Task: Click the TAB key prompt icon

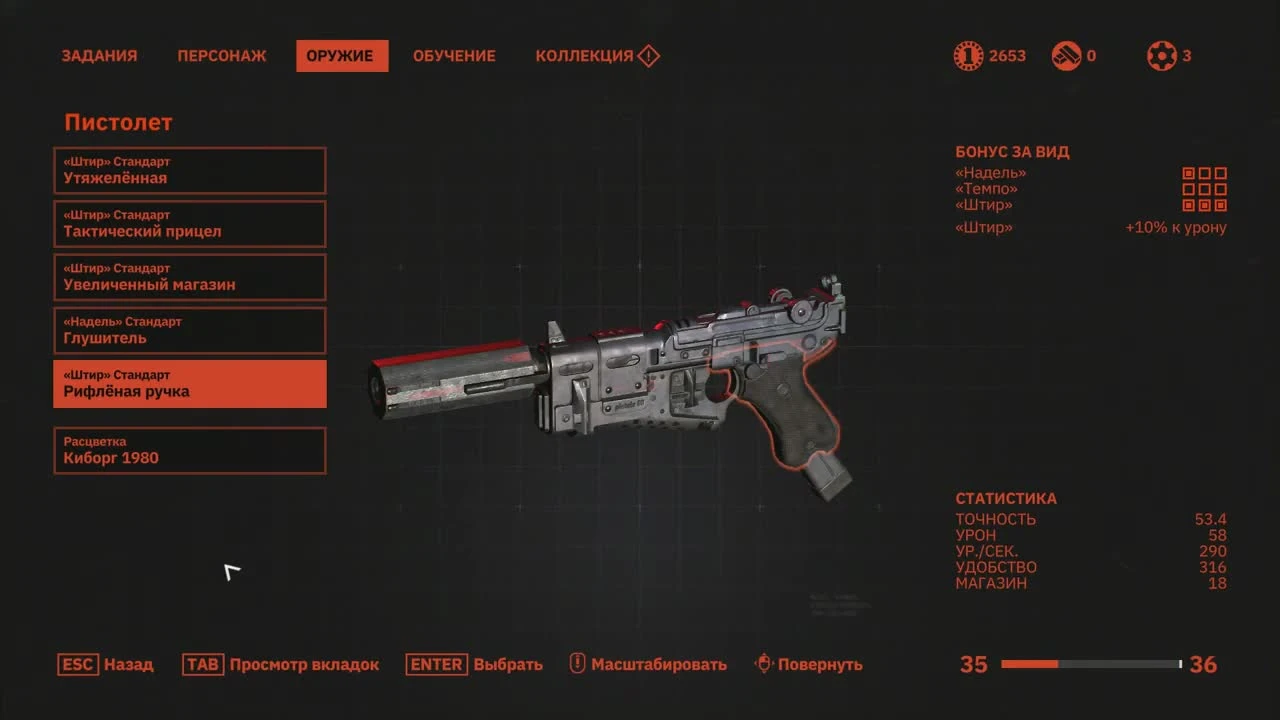Action: (203, 663)
